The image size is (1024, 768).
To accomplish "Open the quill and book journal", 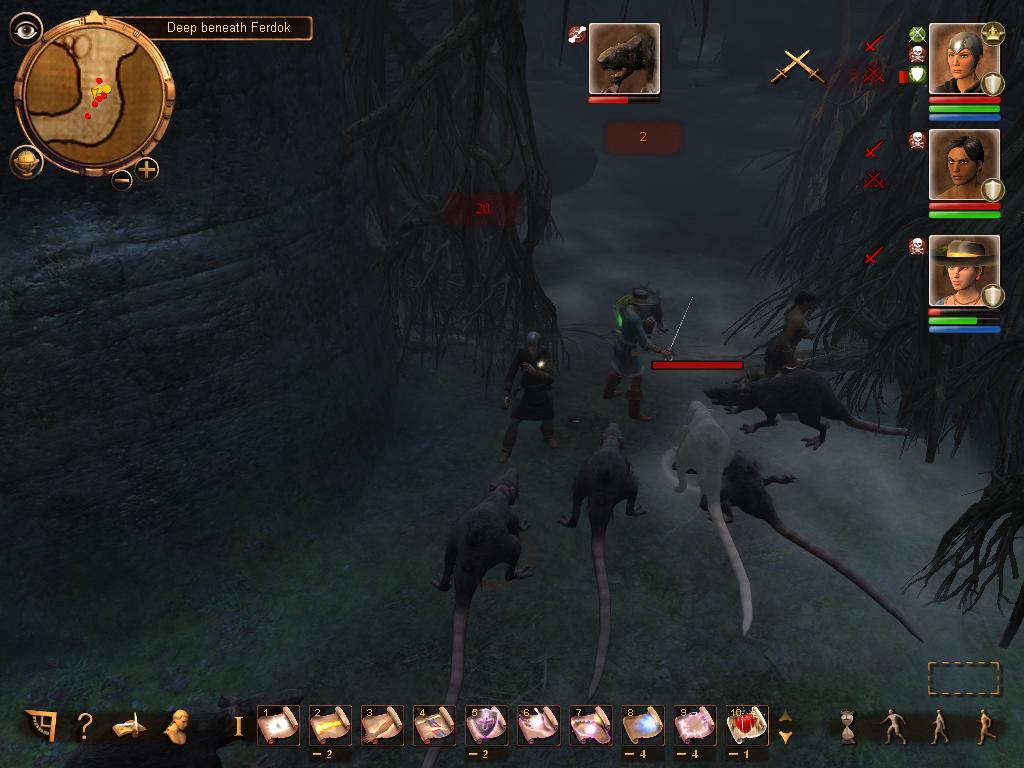I will (x=129, y=726).
